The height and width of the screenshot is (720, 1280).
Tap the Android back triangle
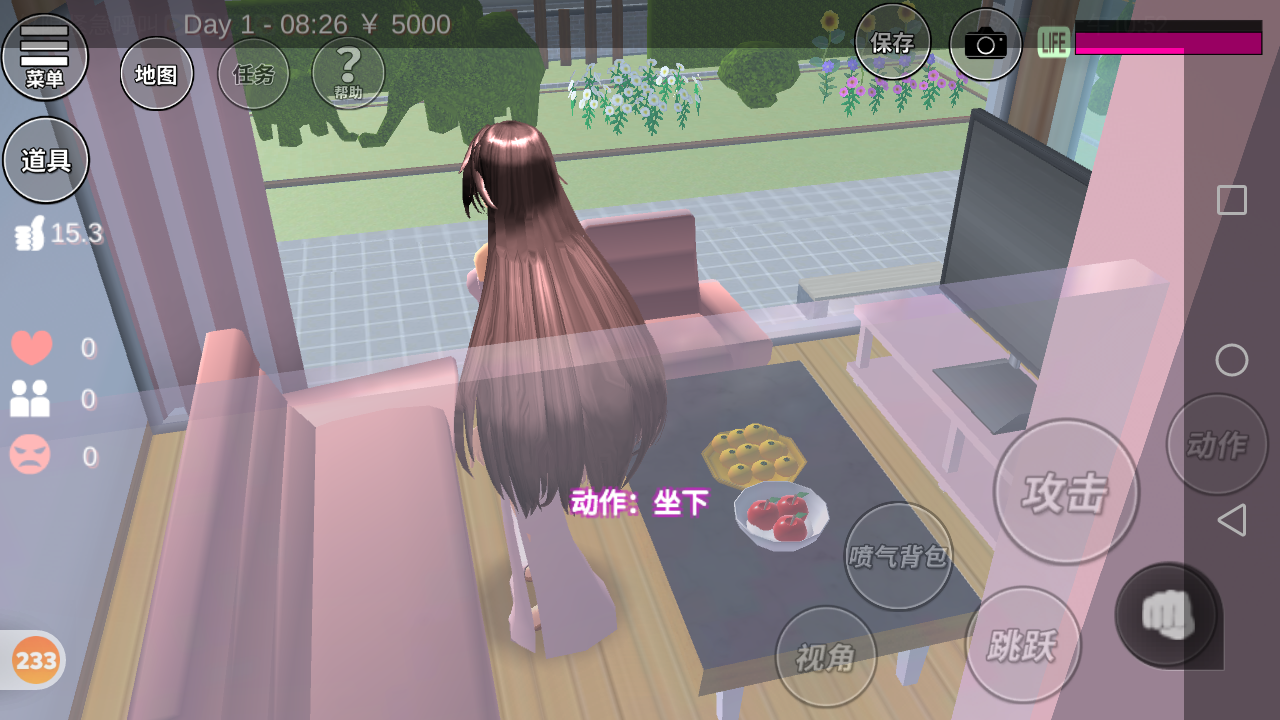1231,520
